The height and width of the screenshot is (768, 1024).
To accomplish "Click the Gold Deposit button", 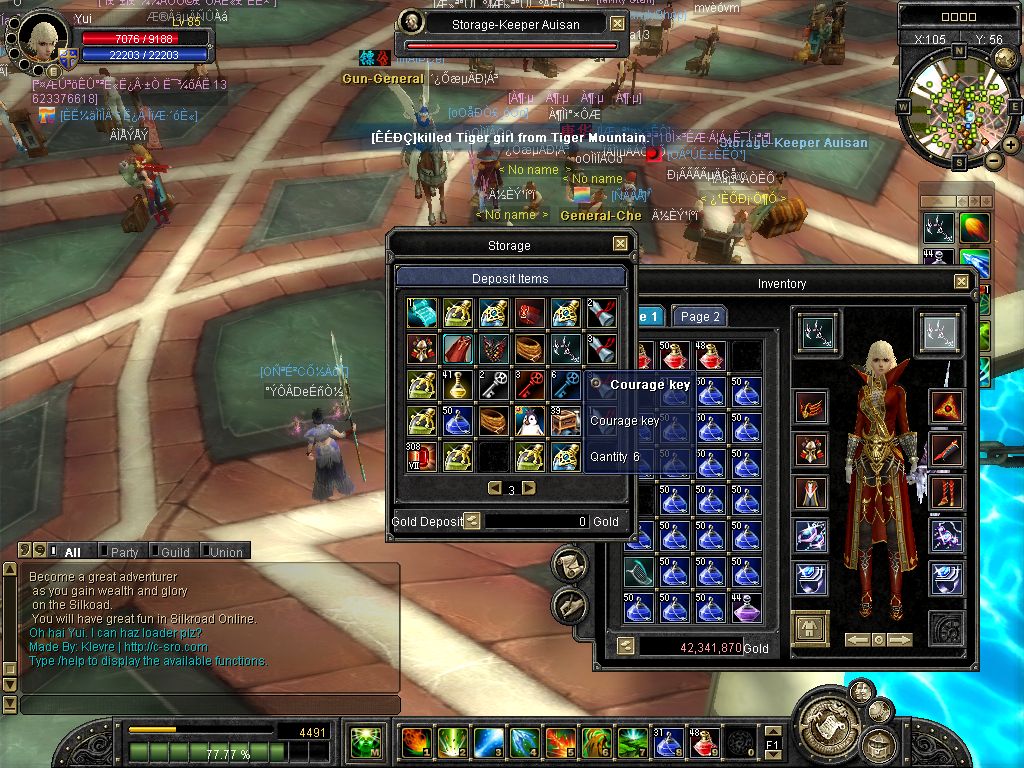I will [x=472, y=521].
